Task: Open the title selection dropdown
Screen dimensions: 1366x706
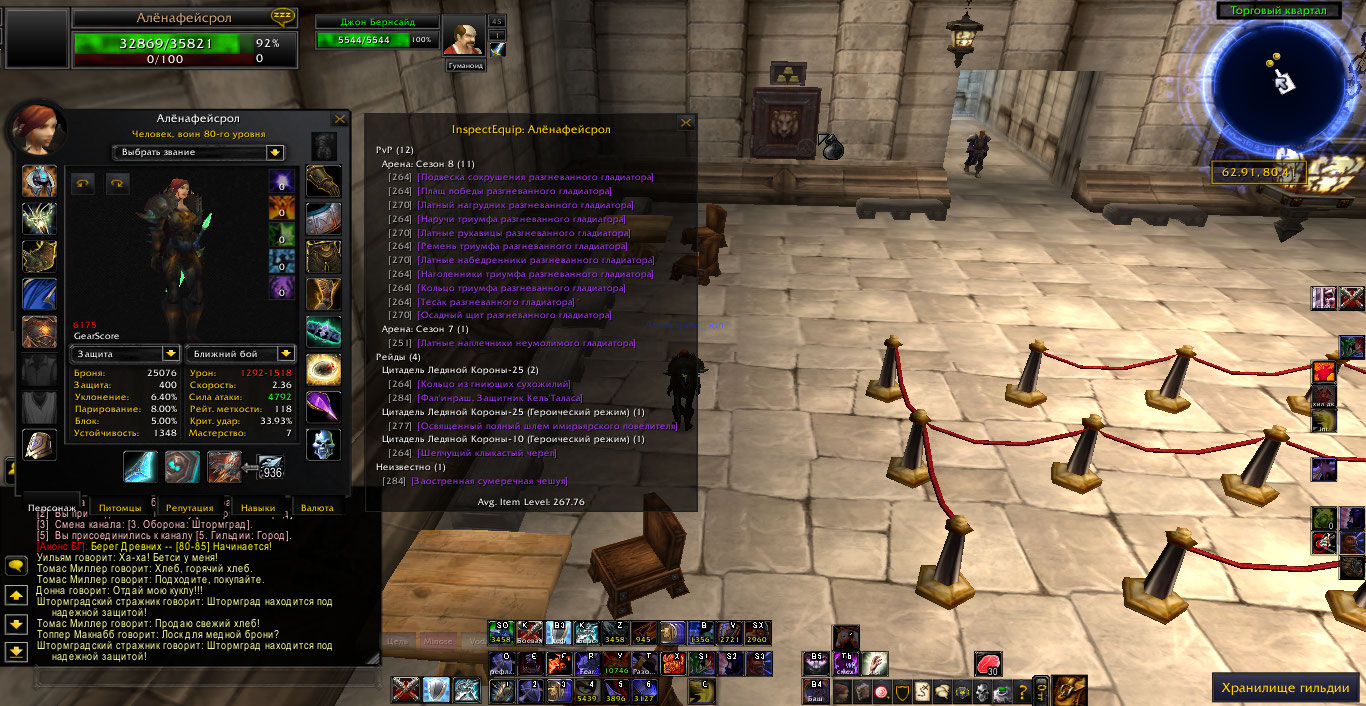Action: 274,153
